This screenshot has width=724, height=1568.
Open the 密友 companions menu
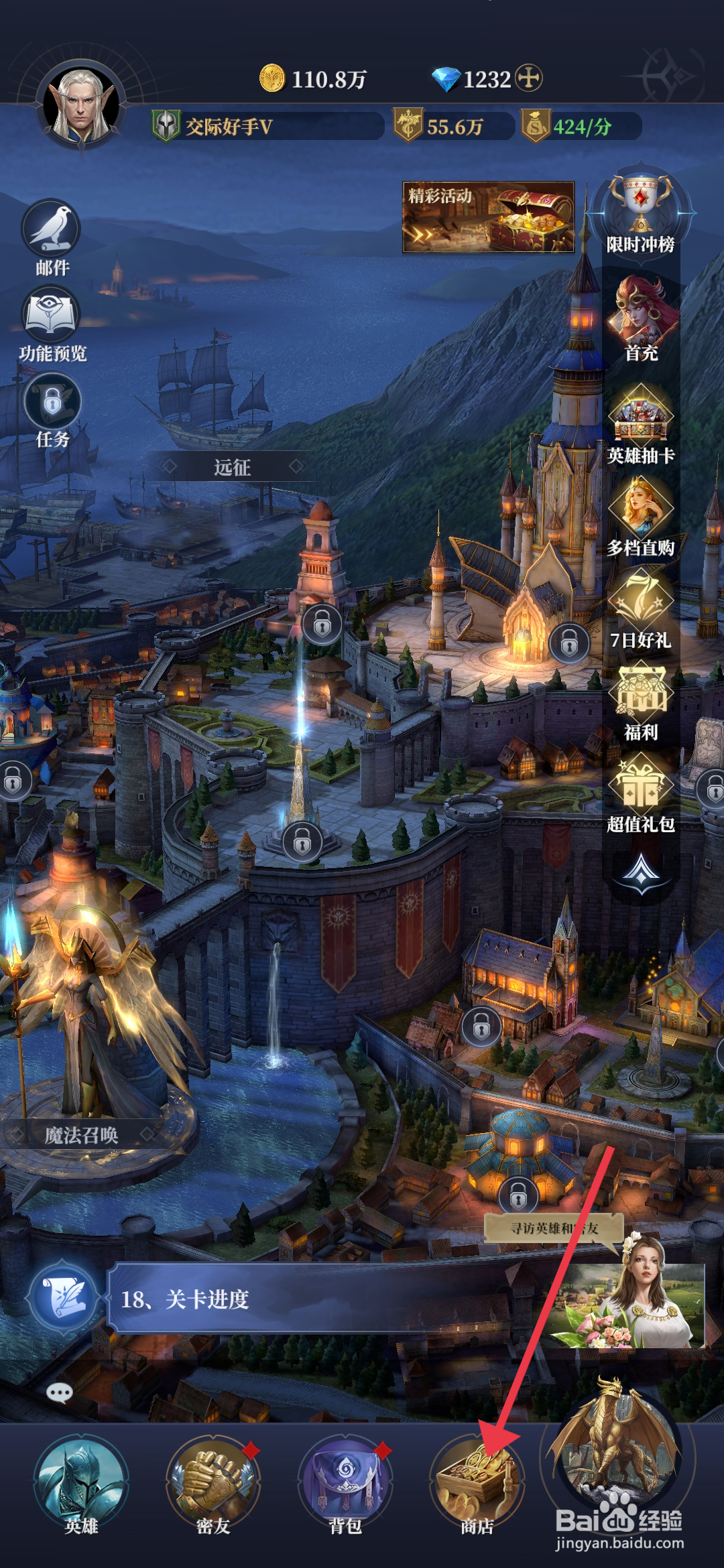point(213,1482)
